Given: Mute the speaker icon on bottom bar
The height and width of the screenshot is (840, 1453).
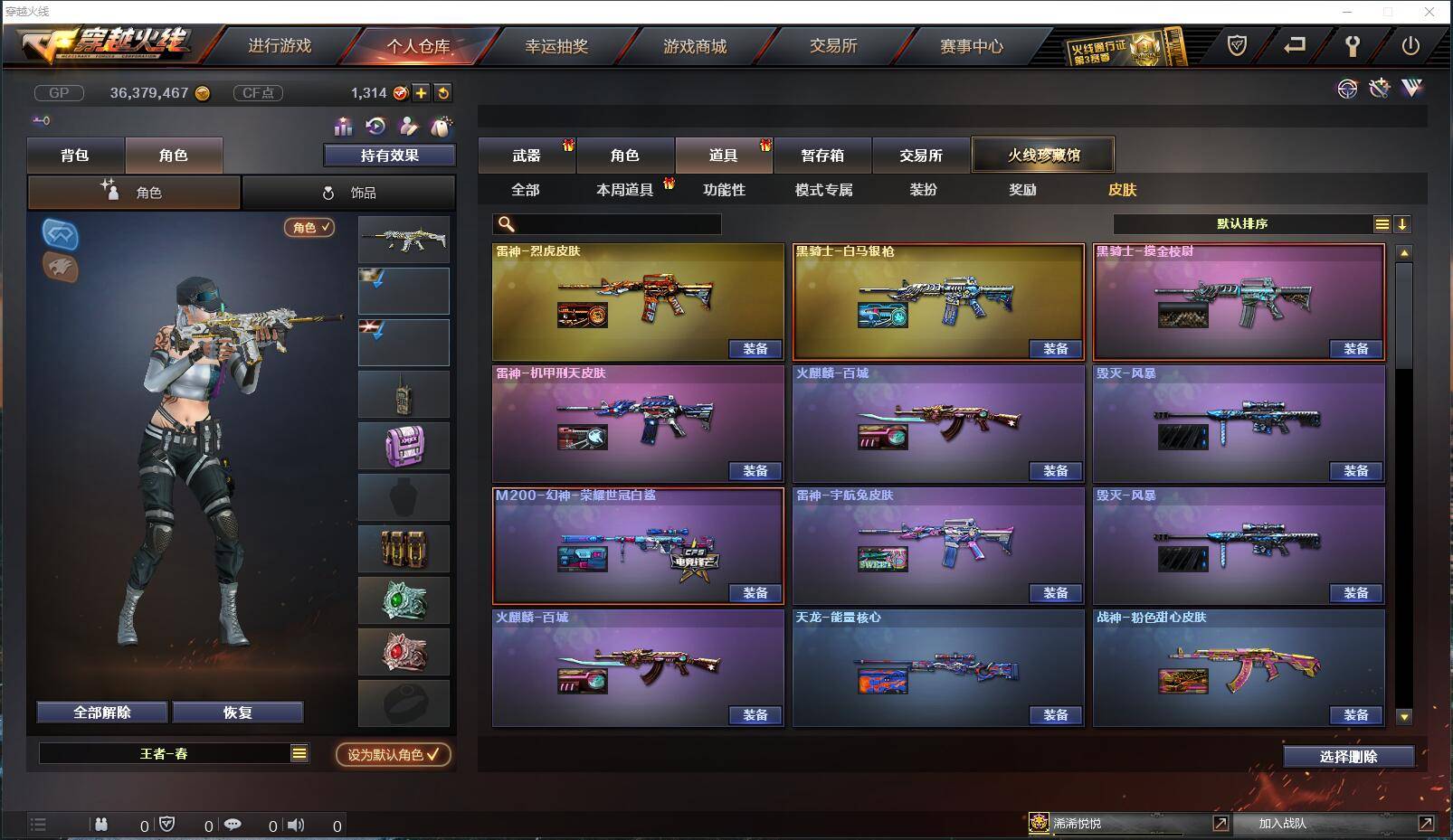Looking at the screenshot, I should coord(297,825).
